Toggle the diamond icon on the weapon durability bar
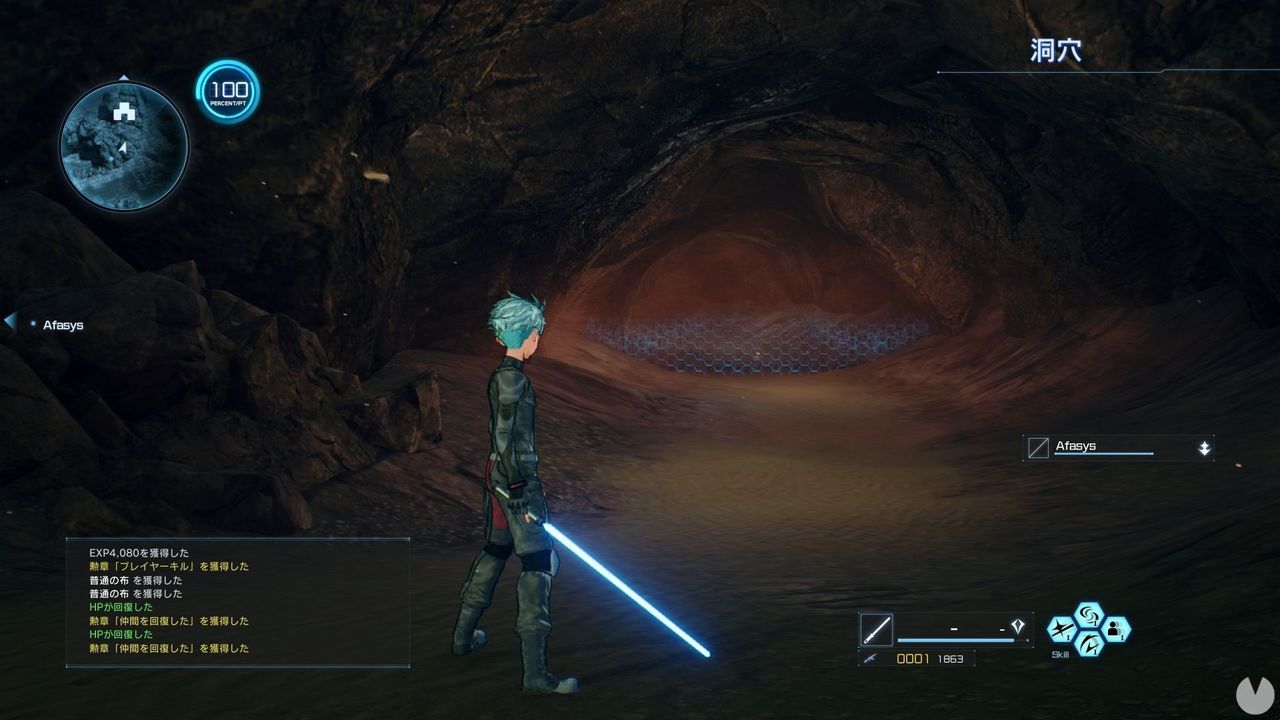This screenshot has width=1280, height=720. point(1018,624)
